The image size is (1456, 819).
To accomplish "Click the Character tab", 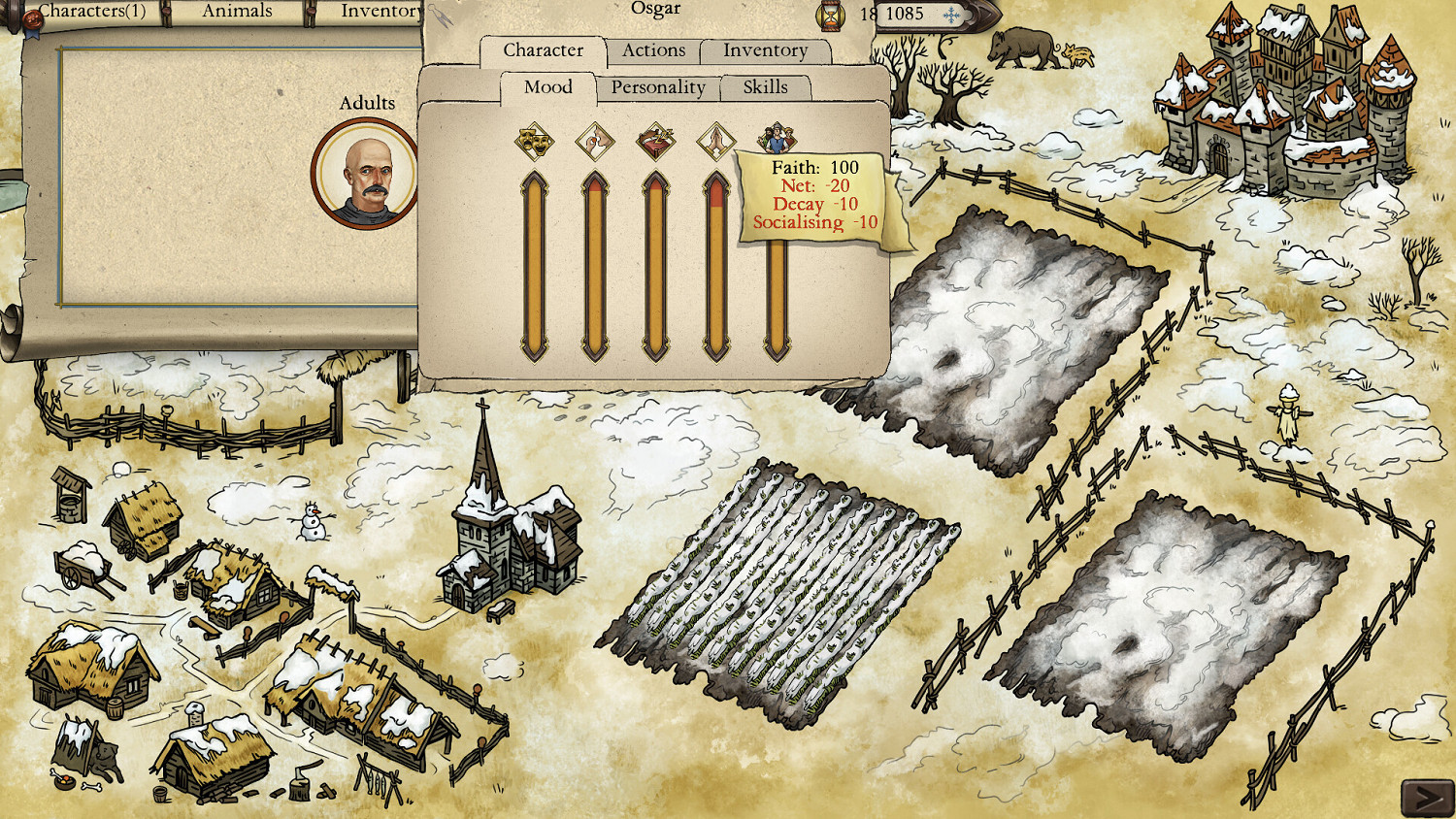I will pyautogui.click(x=544, y=50).
